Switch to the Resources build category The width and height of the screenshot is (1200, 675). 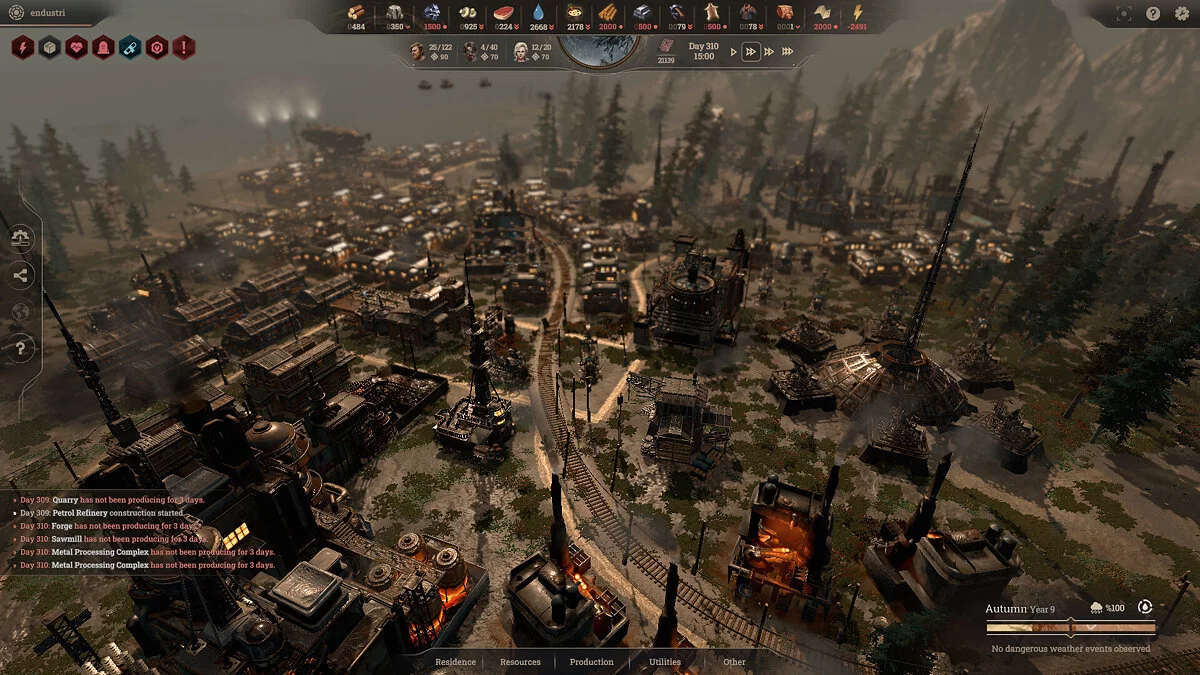point(520,662)
